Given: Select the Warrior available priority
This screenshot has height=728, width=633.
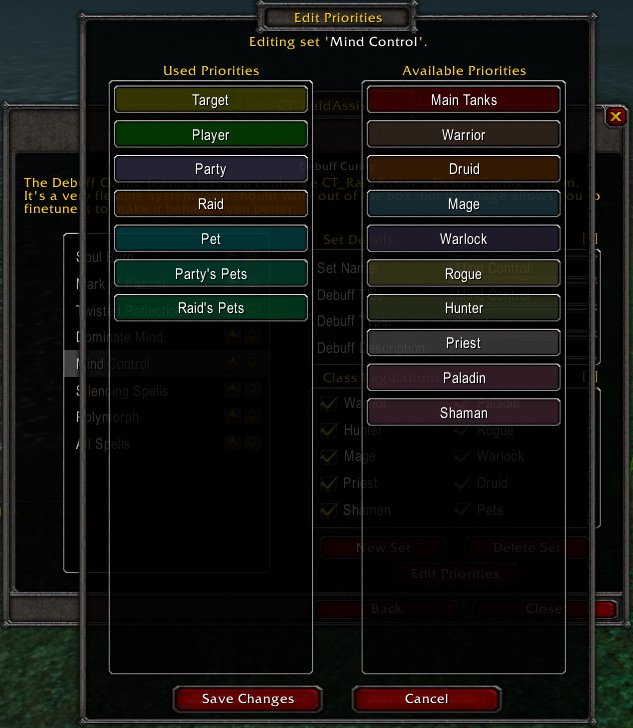Looking at the screenshot, I should pyautogui.click(x=463, y=135).
